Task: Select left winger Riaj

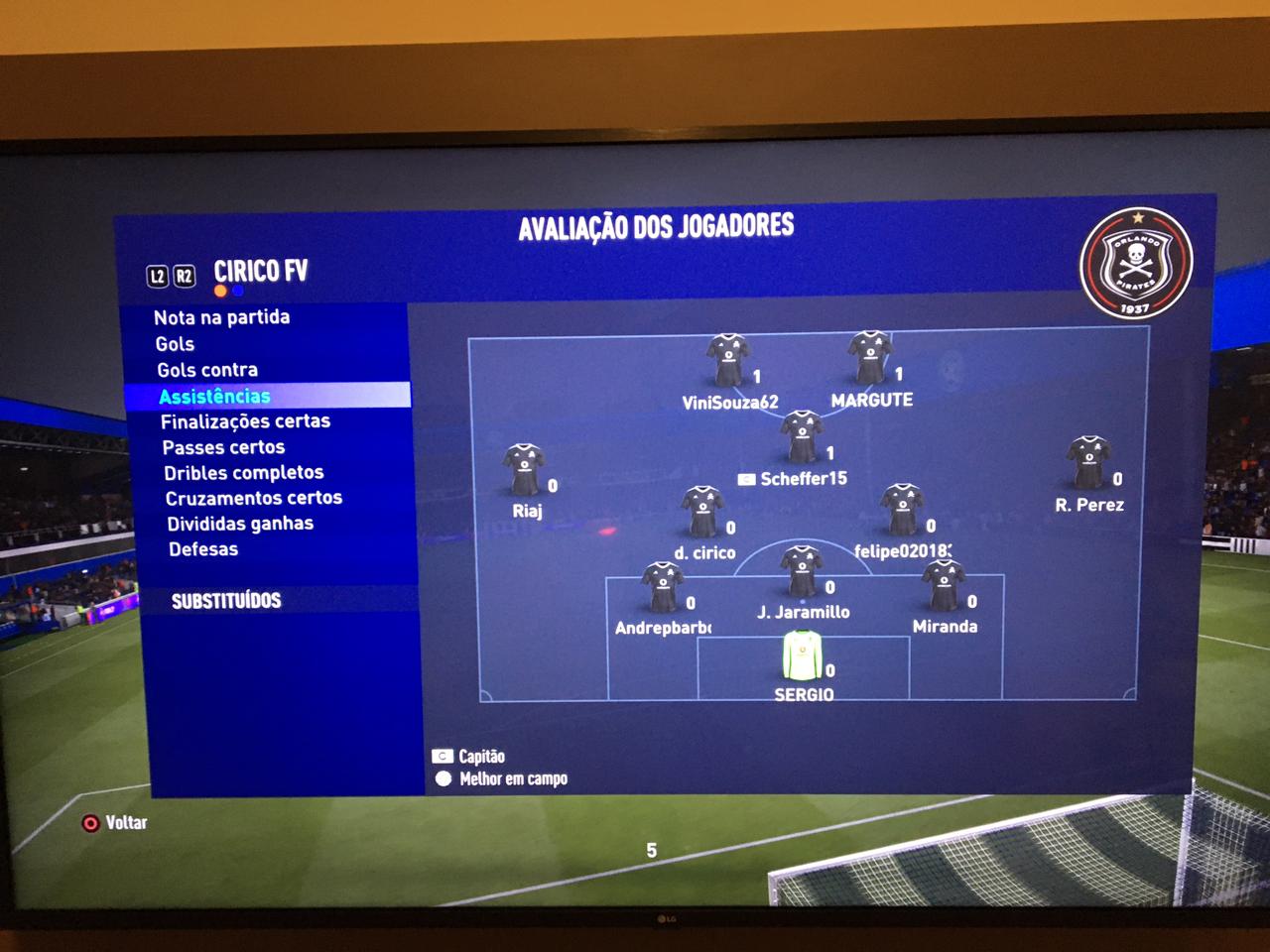Action: coord(524,470)
